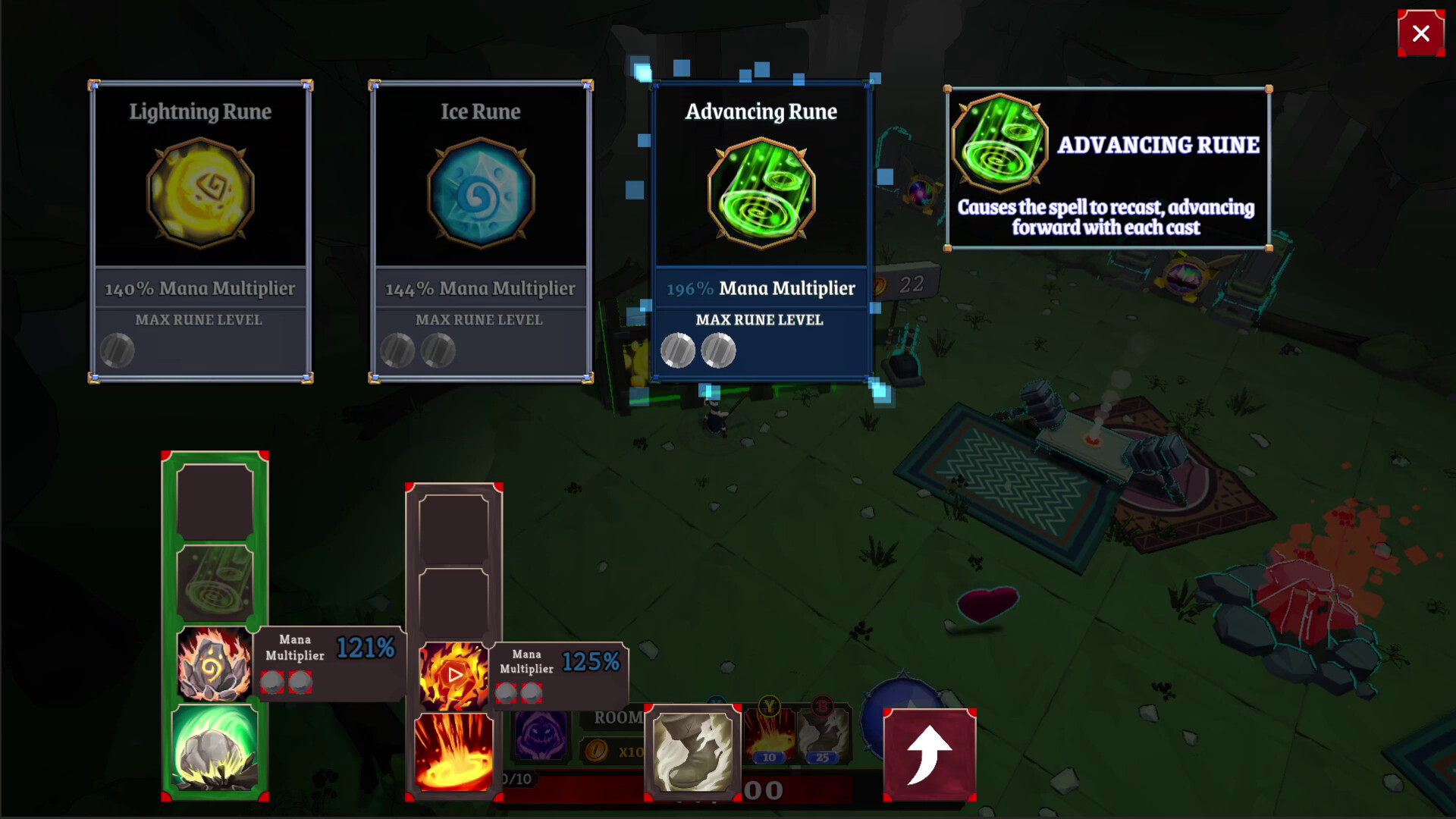This screenshot has width=1456, height=819.
Task: Click the first rune level pip on Lightning Rune
Action: (x=118, y=350)
